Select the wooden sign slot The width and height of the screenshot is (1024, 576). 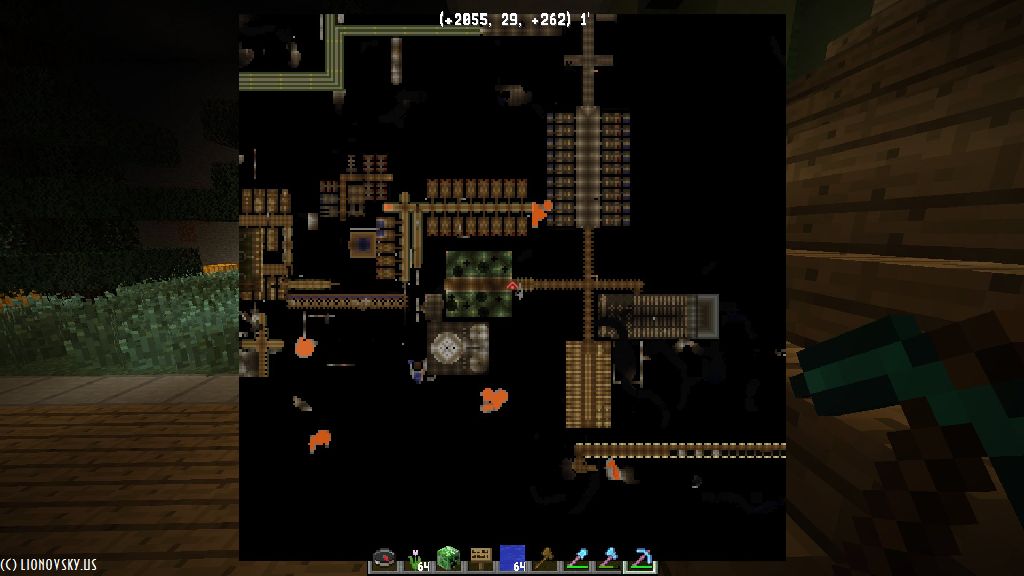coord(481,558)
